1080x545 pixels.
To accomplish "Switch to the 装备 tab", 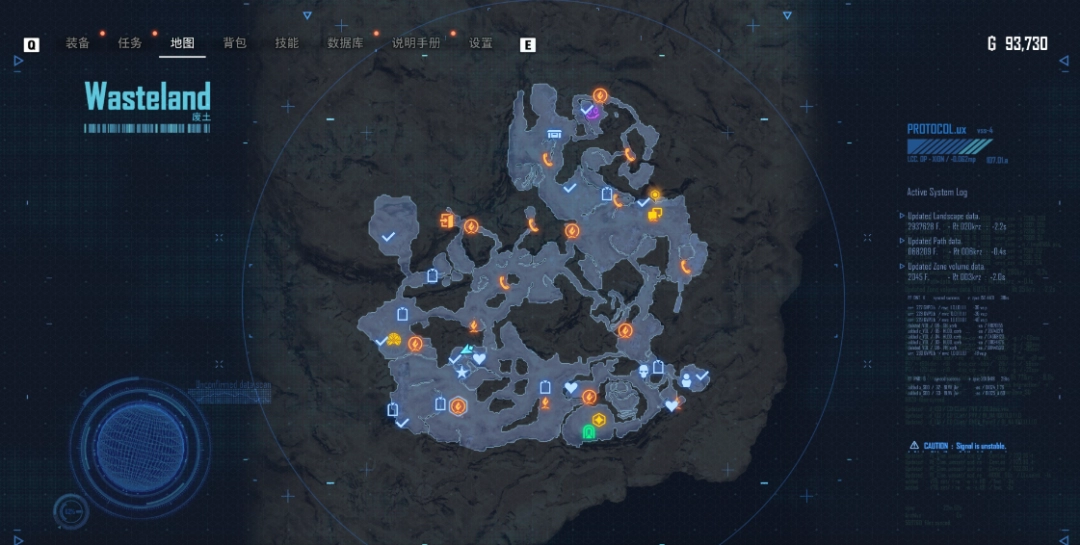I will coord(77,43).
